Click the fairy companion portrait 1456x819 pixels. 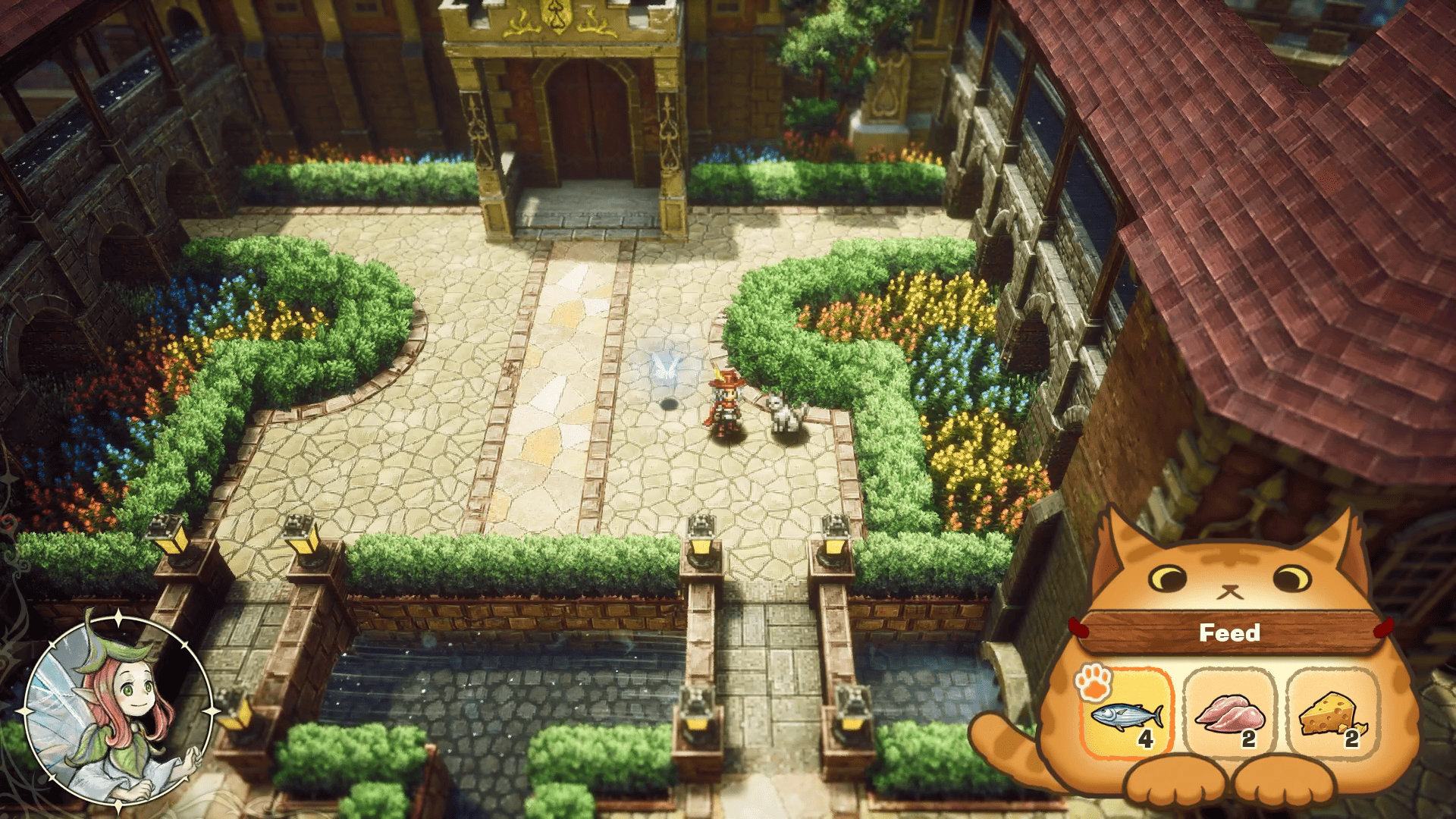click(x=118, y=711)
